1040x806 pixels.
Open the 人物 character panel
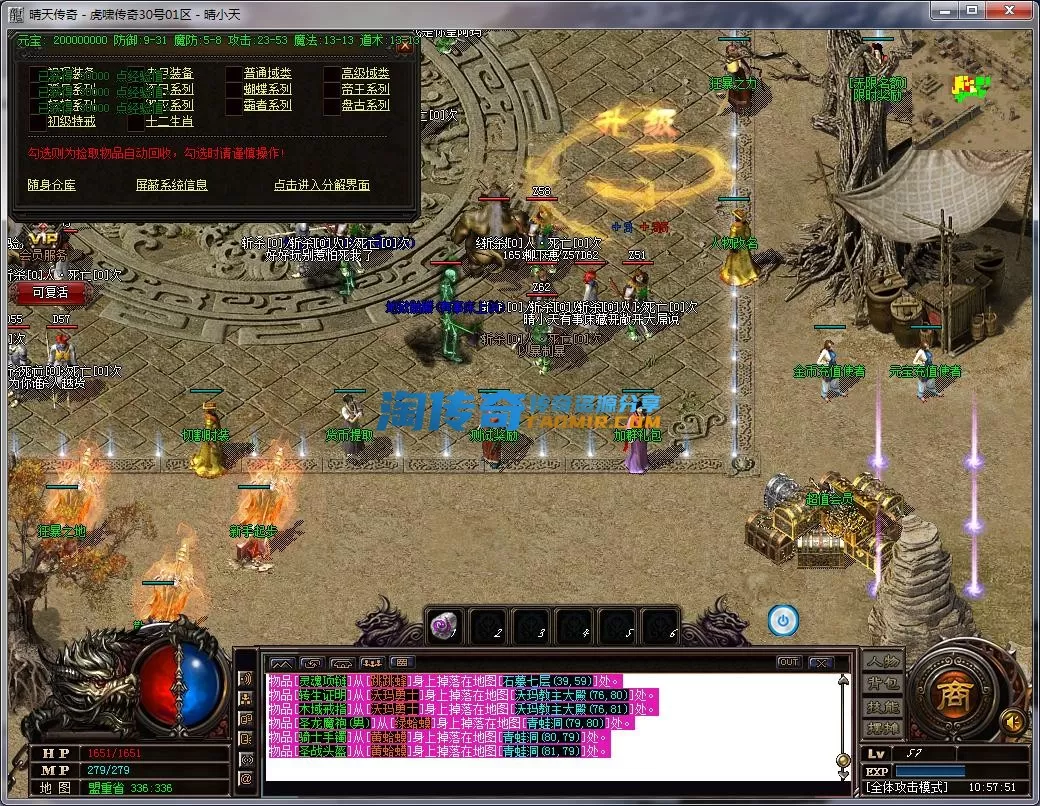tap(883, 662)
